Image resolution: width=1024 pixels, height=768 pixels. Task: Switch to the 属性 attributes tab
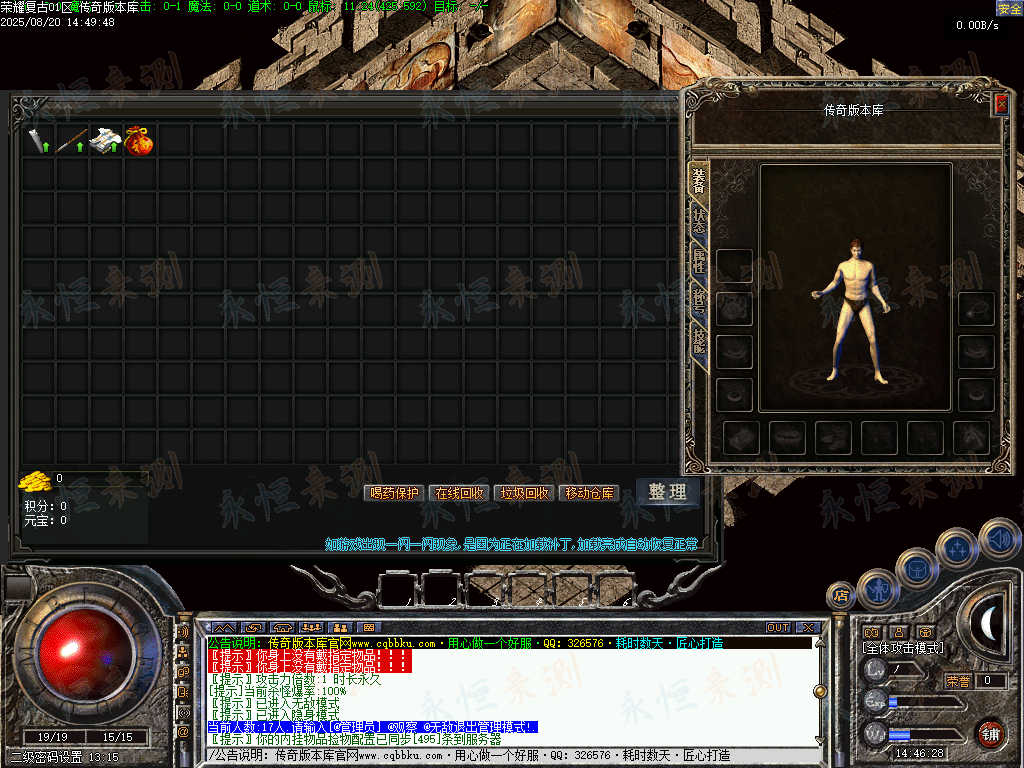pos(699,263)
